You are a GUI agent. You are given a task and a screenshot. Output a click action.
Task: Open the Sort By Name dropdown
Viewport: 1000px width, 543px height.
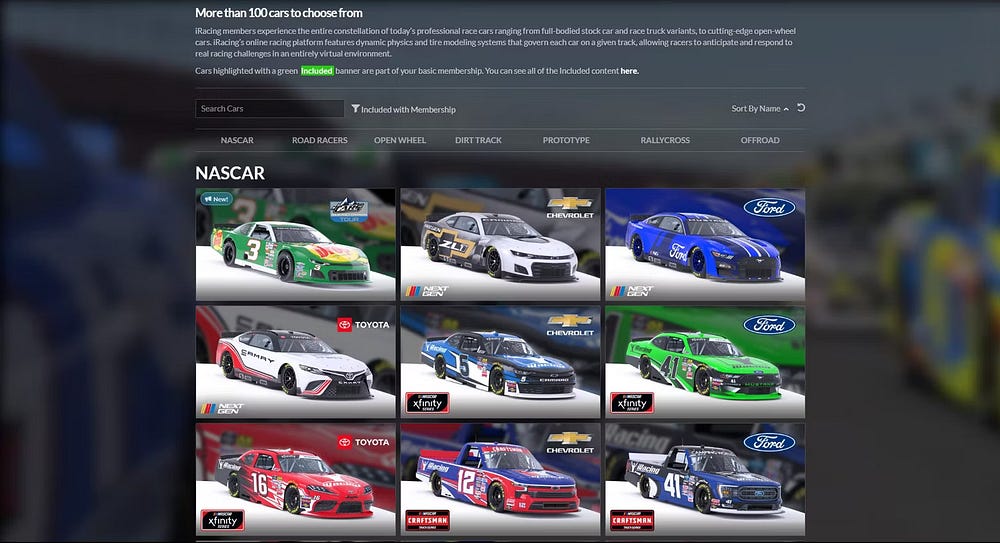[759, 109]
